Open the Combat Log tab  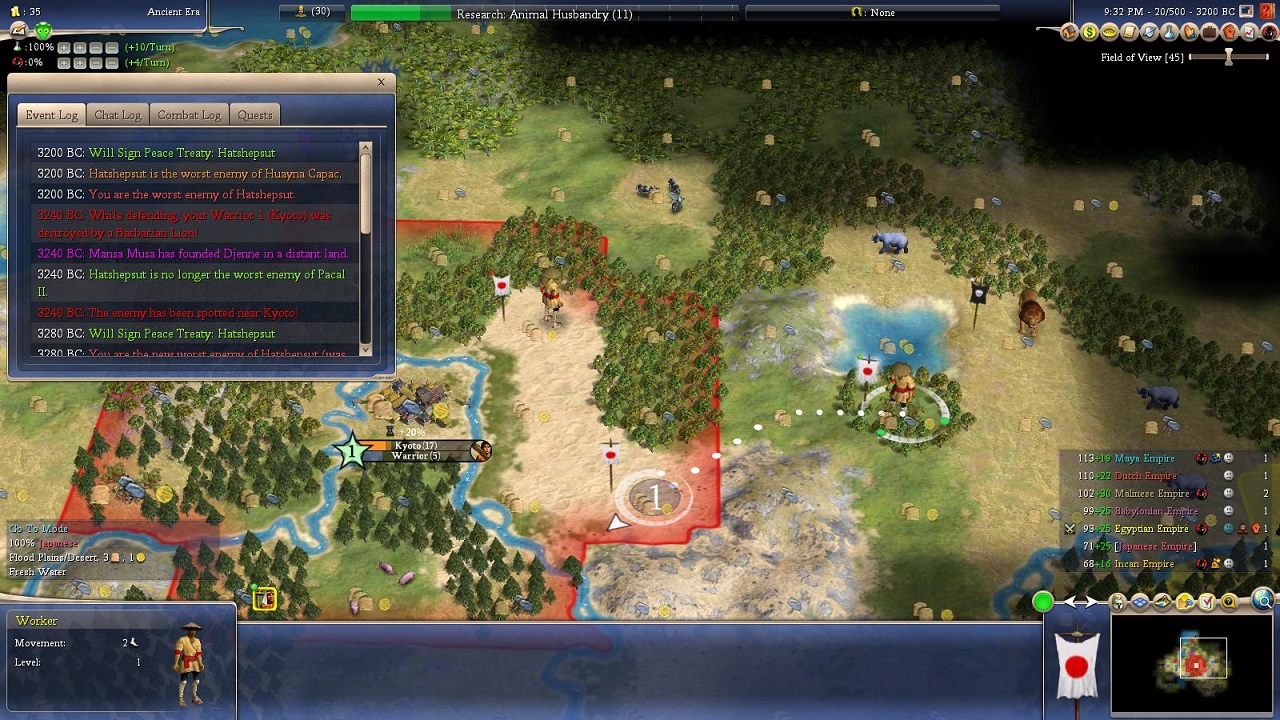[x=189, y=115]
